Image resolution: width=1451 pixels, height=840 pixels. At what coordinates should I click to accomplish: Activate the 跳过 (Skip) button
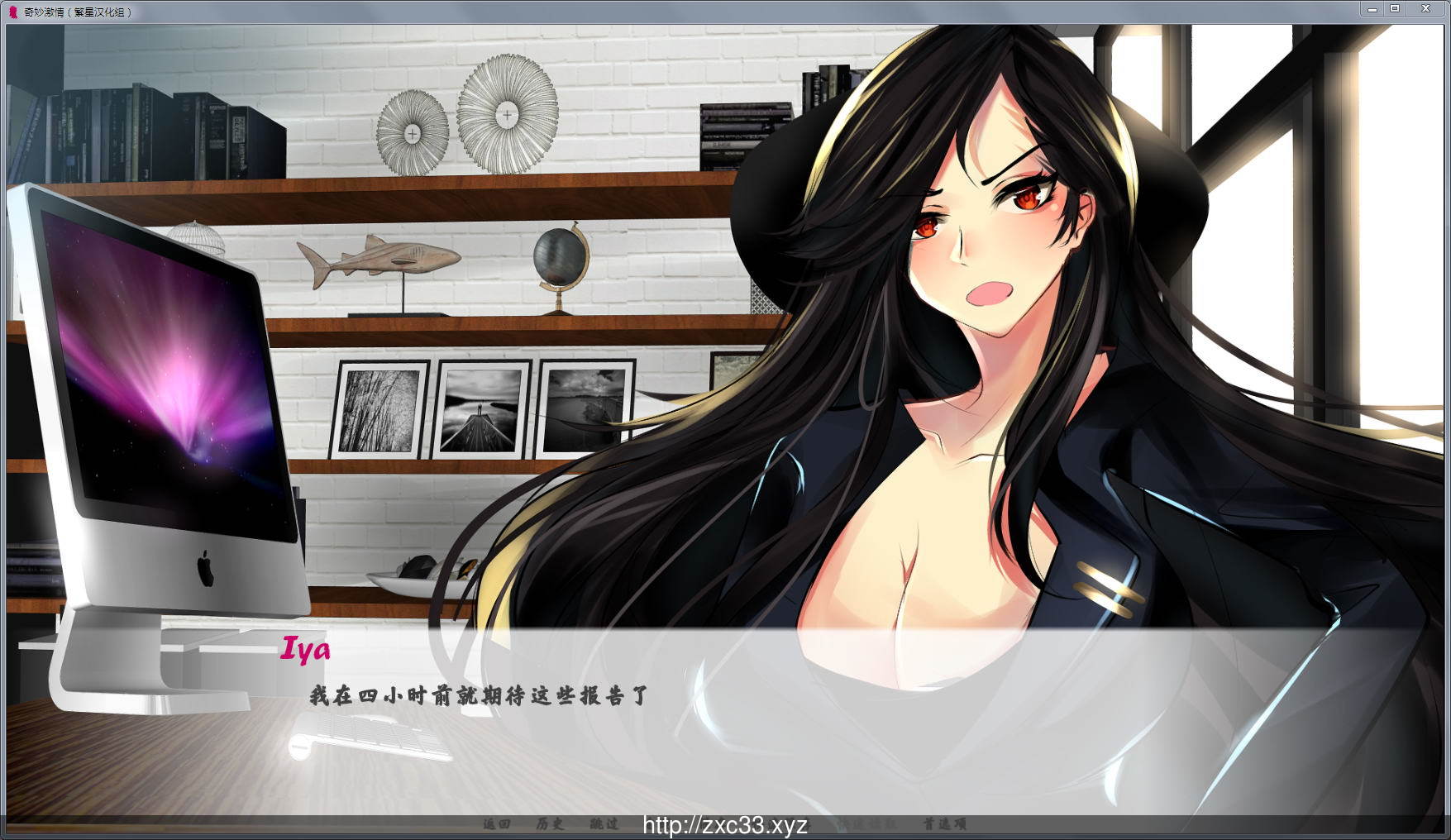click(x=604, y=823)
